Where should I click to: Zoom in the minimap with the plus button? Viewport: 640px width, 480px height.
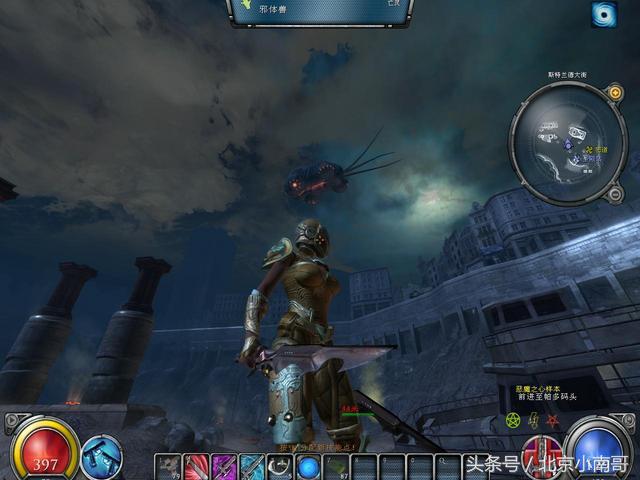(x=616, y=93)
